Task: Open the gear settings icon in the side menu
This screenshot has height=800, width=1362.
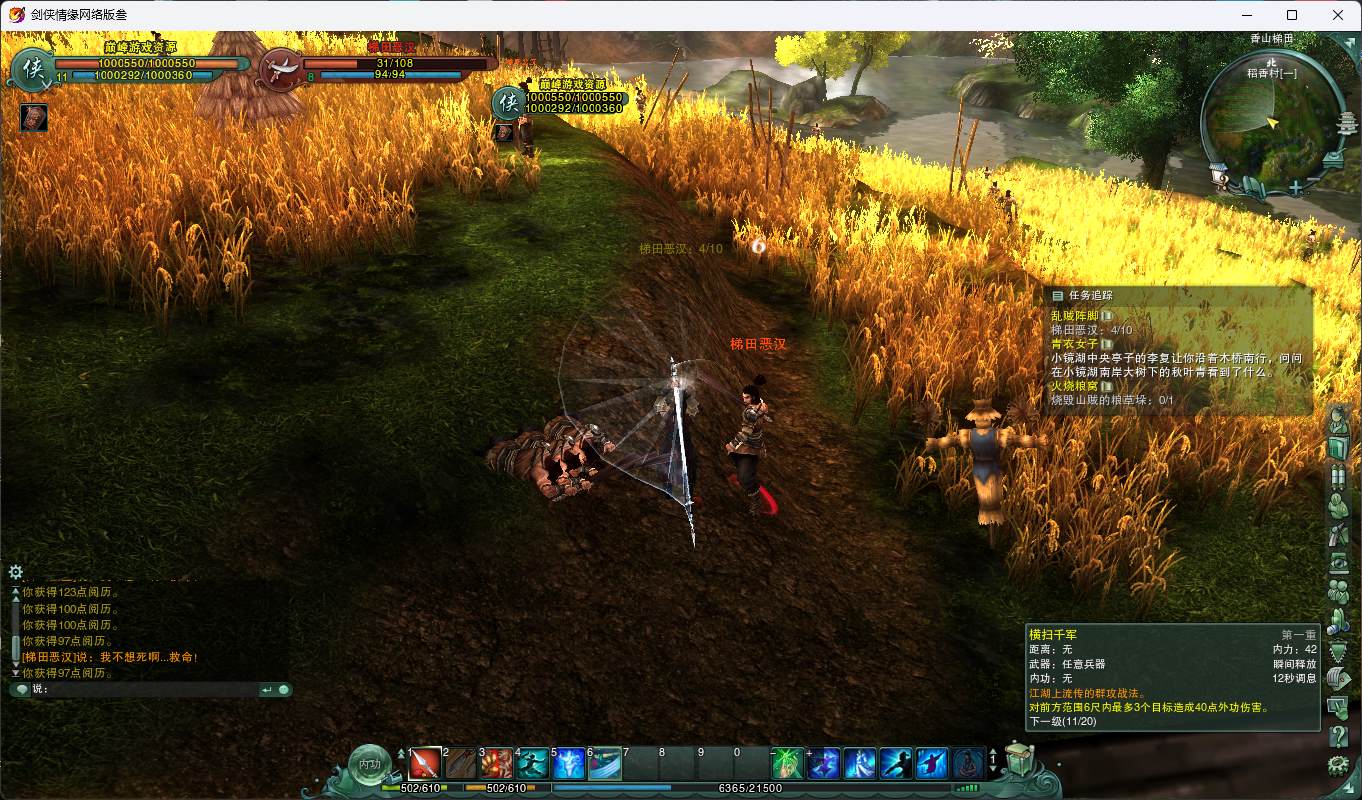Action: point(1338,767)
